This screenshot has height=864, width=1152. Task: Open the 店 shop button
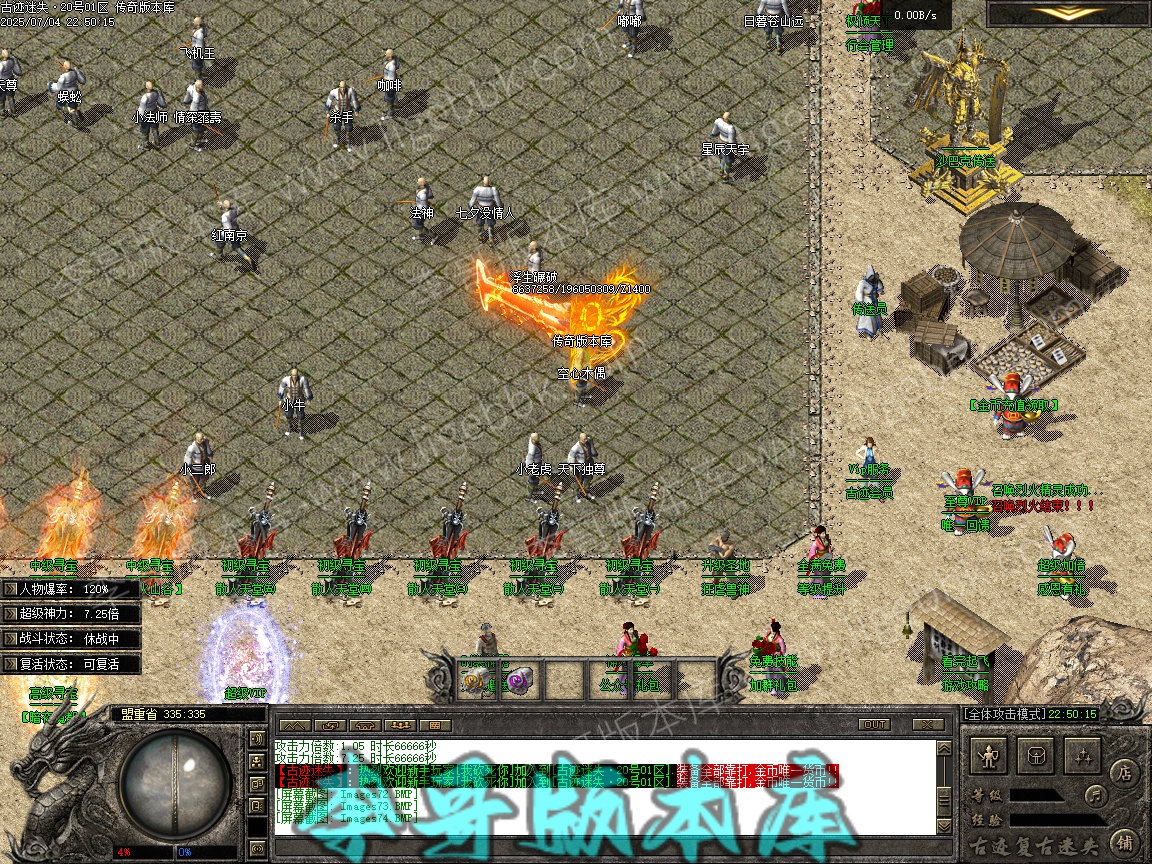coord(1124,772)
